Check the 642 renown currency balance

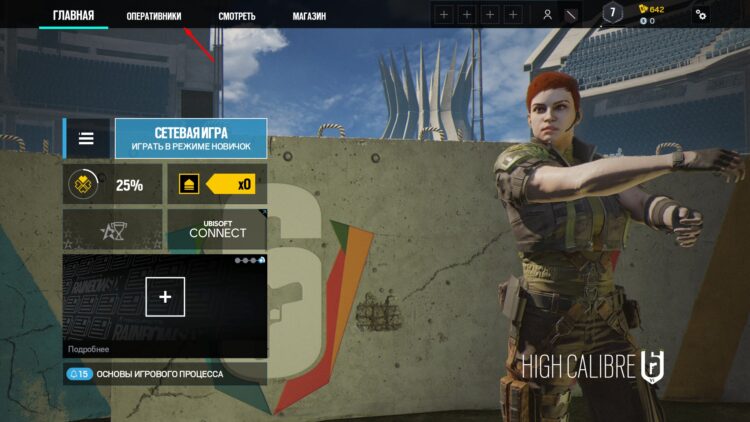pyautogui.click(x=651, y=9)
